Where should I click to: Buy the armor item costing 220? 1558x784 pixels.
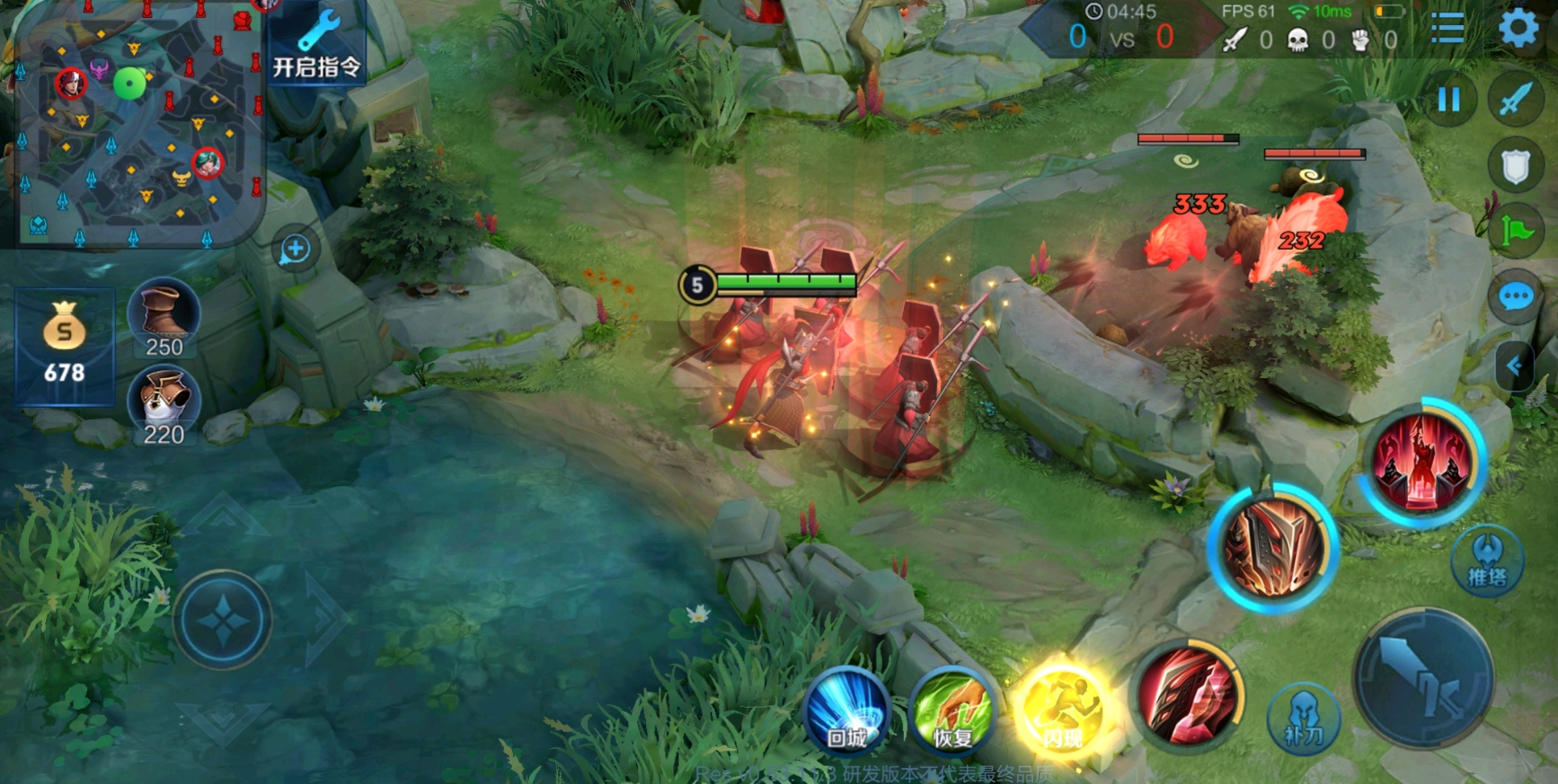[164, 404]
